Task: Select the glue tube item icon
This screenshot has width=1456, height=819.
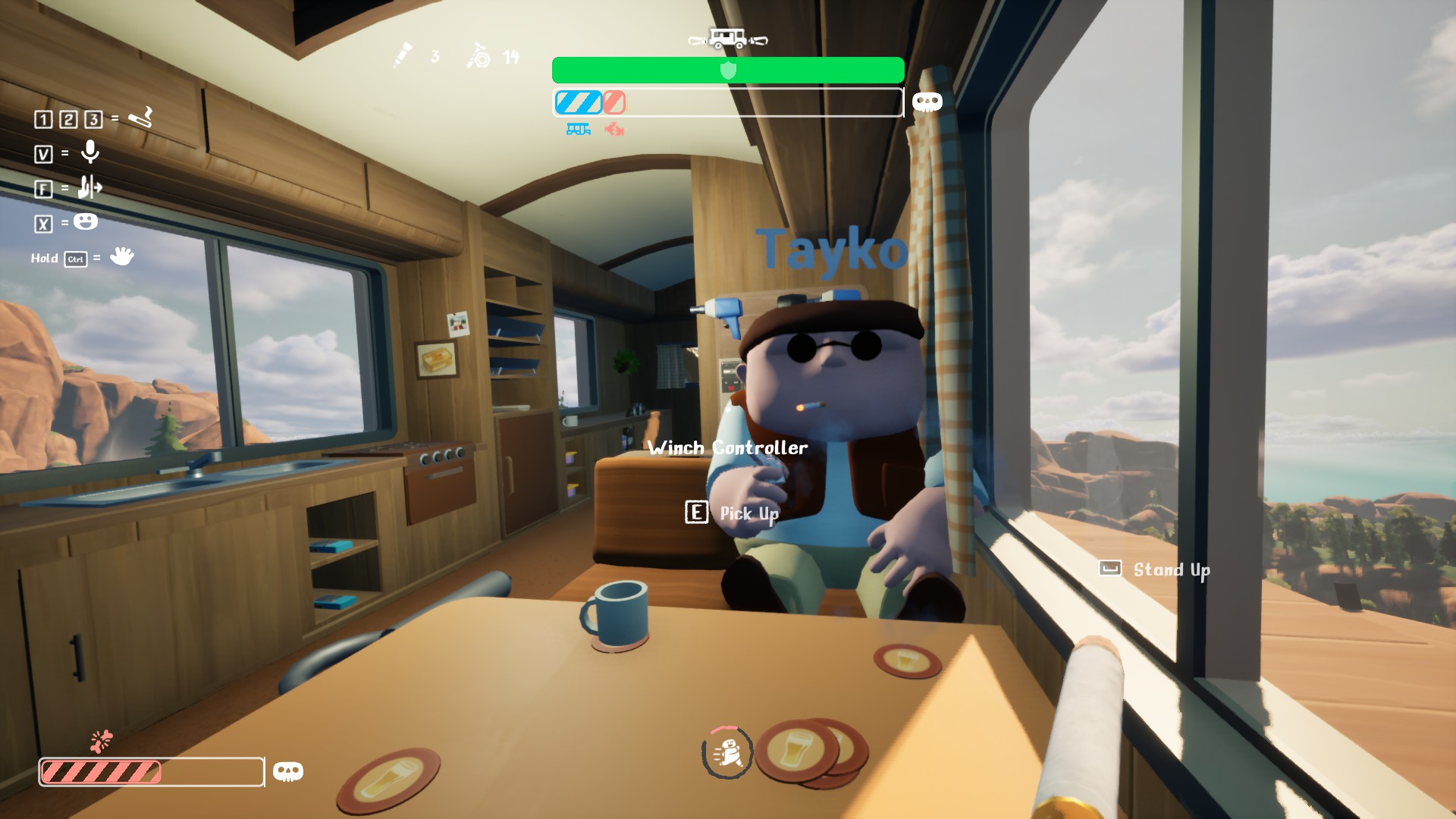Action: [402, 55]
